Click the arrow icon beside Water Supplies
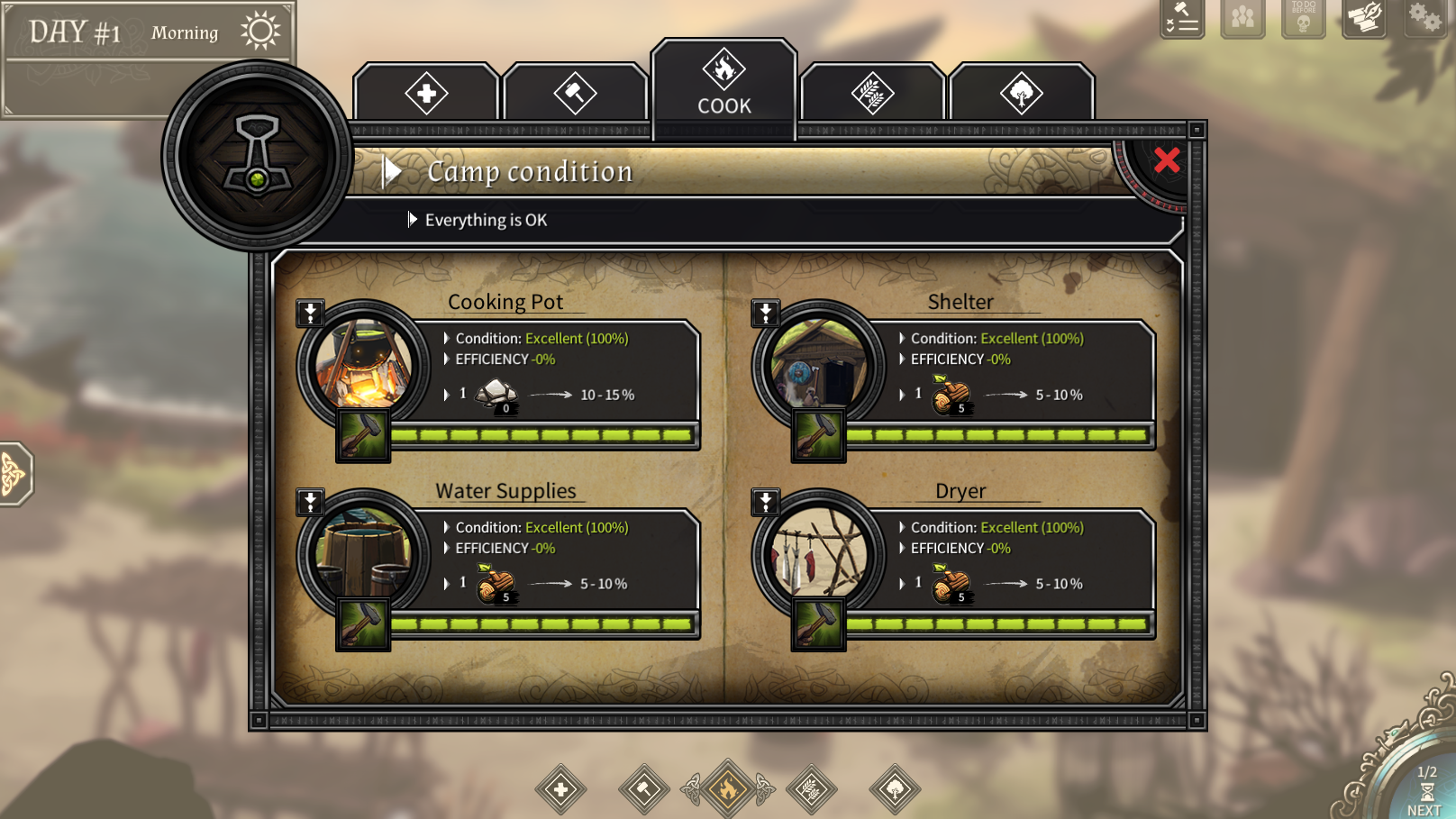The image size is (1456, 819). pos(310,502)
